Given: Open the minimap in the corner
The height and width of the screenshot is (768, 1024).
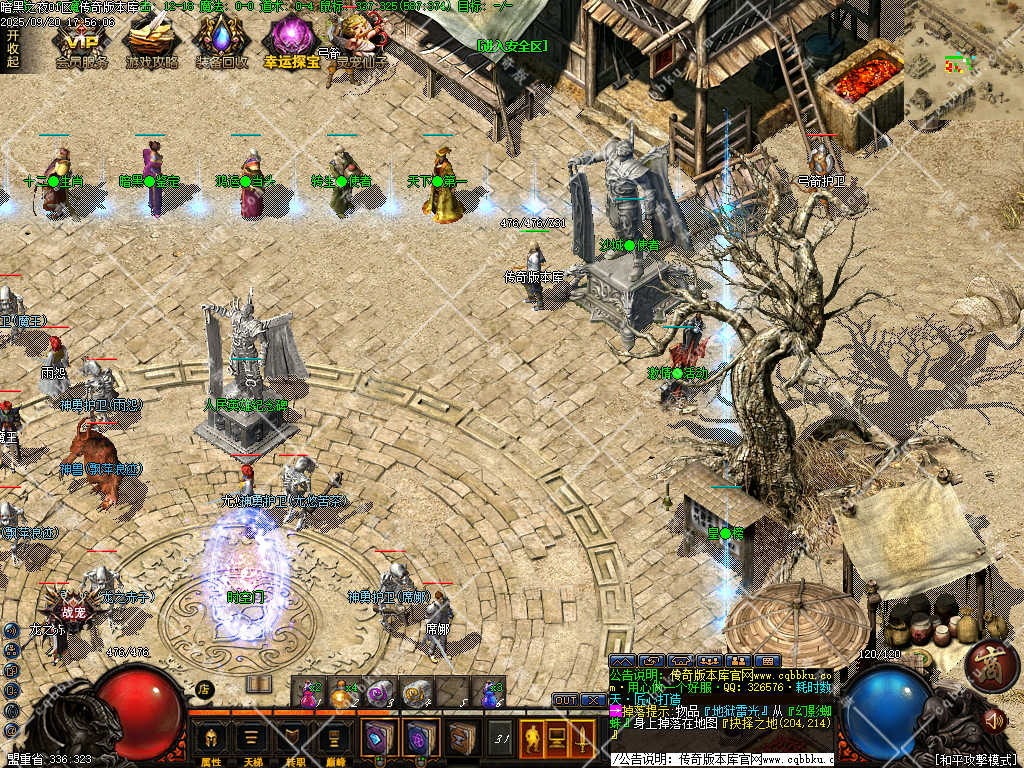Looking at the screenshot, I should [x=963, y=58].
